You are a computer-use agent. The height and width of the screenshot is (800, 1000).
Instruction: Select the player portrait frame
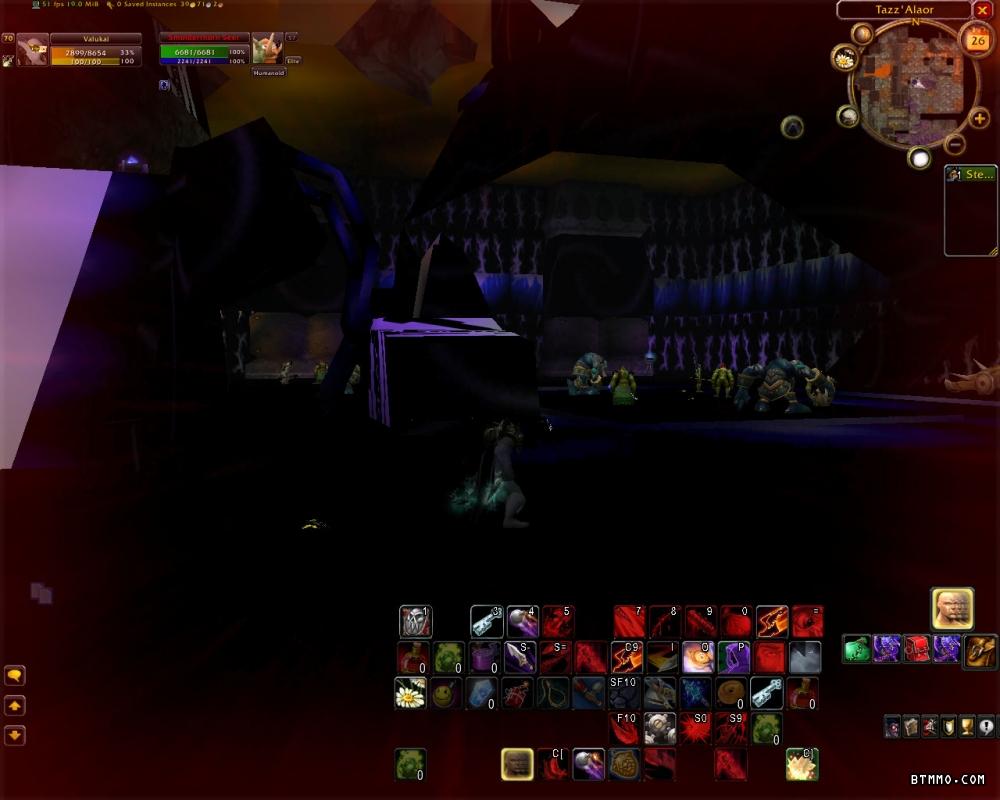pos(33,50)
